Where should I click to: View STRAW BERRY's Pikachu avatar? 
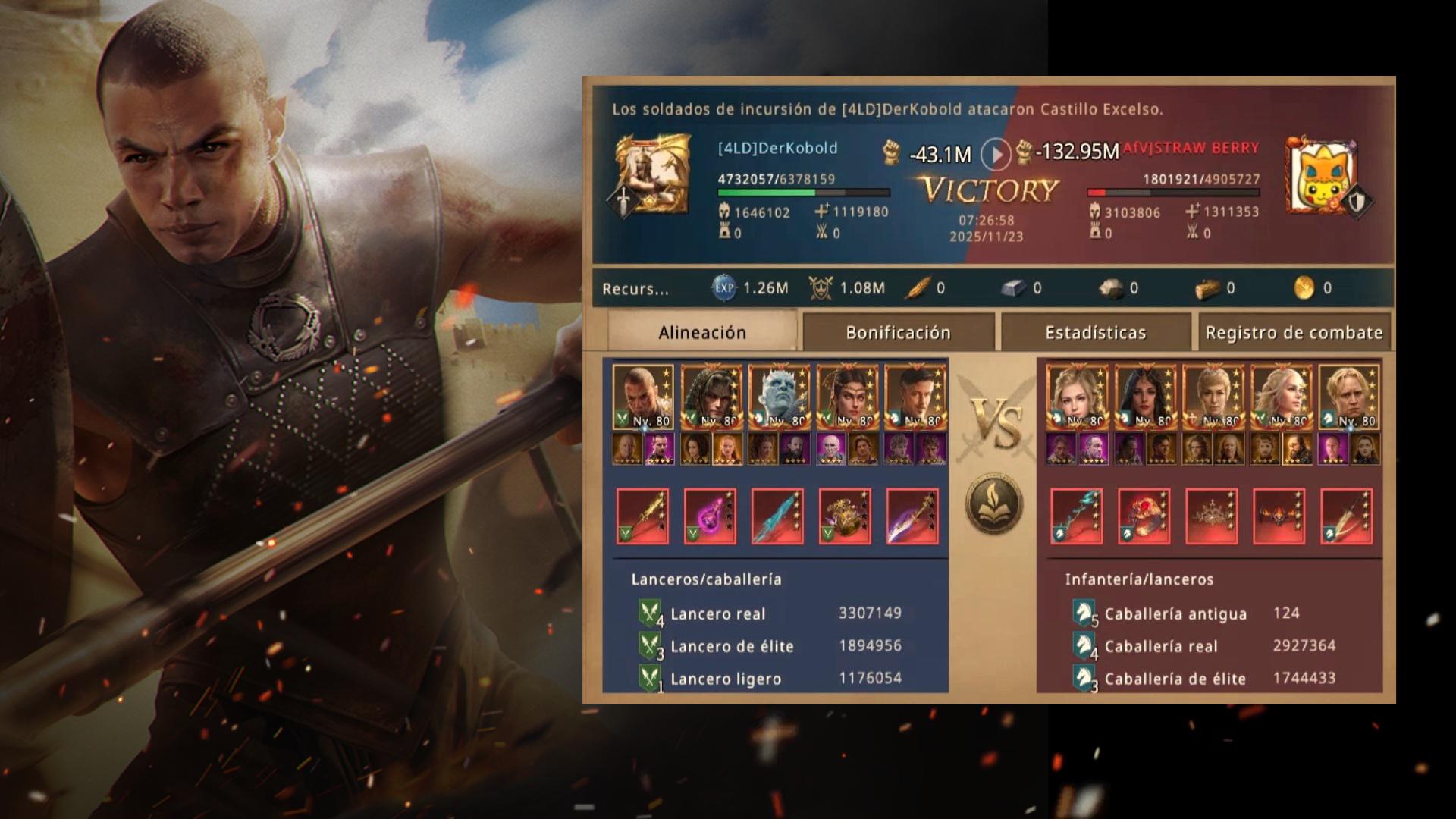click(1323, 176)
